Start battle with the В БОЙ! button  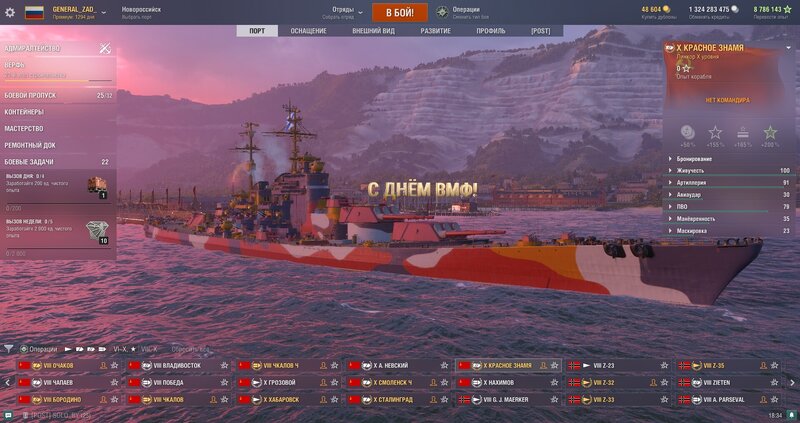[x=400, y=12]
